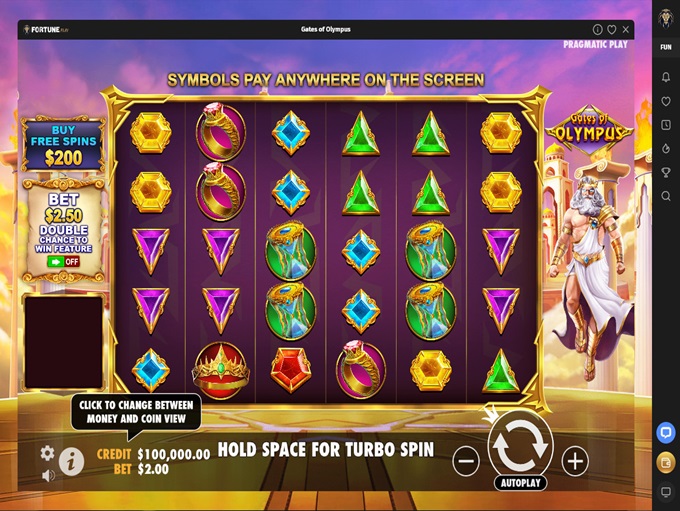Open the search in the right sidebar
Viewport: 680px width, 511px height.
click(666, 196)
